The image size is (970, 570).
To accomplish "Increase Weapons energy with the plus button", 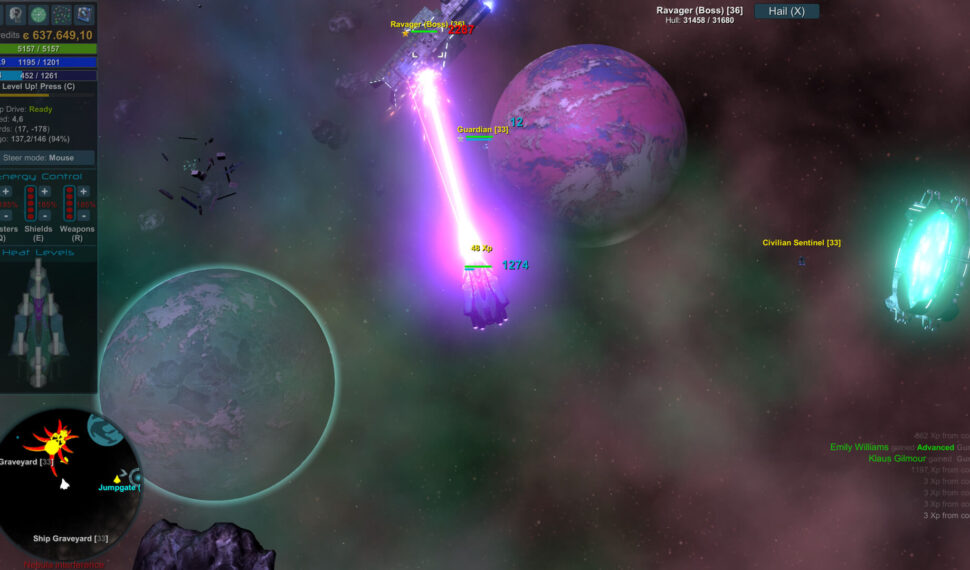I will pos(82,191).
